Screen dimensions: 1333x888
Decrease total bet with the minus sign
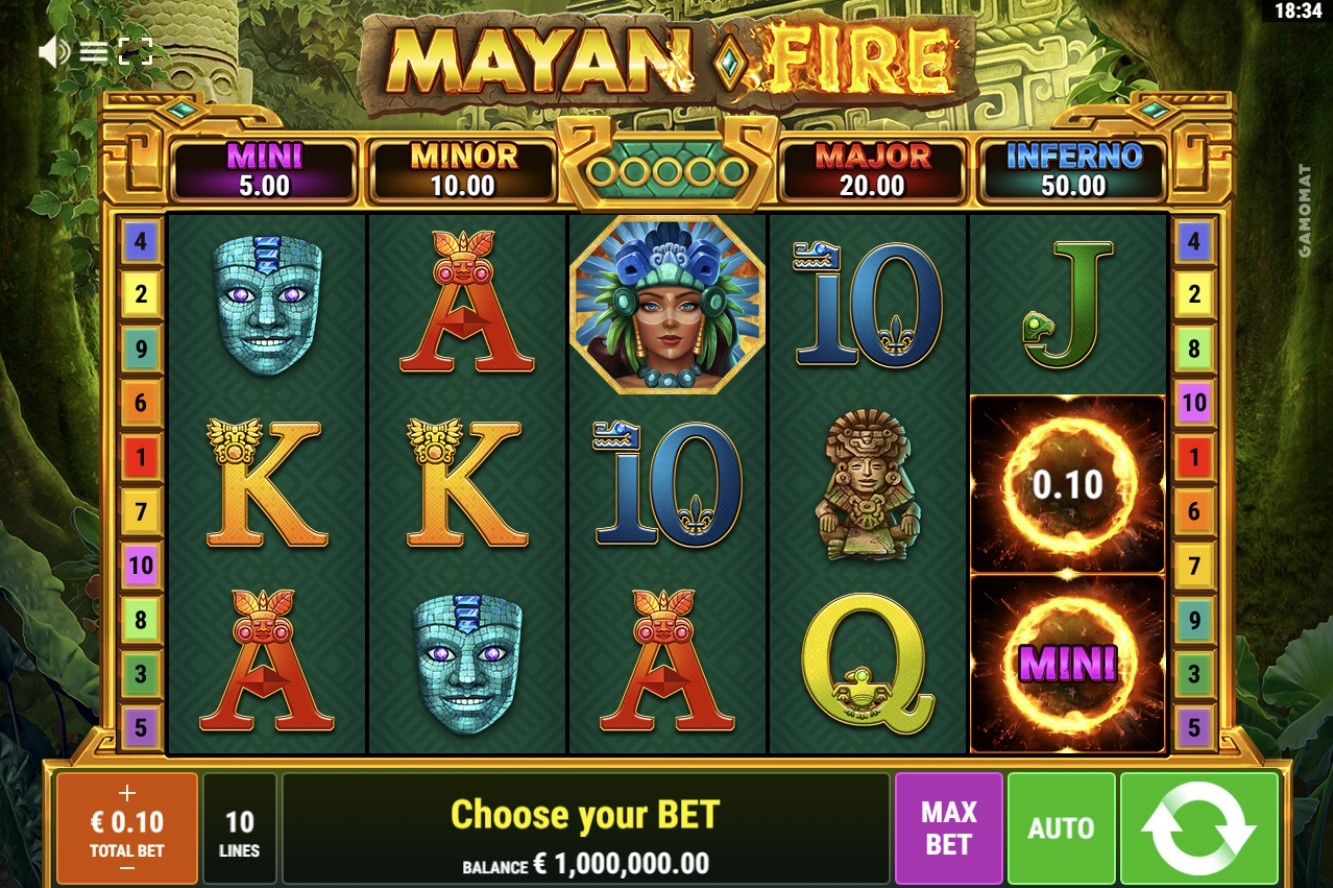pyautogui.click(x=127, y=868)
